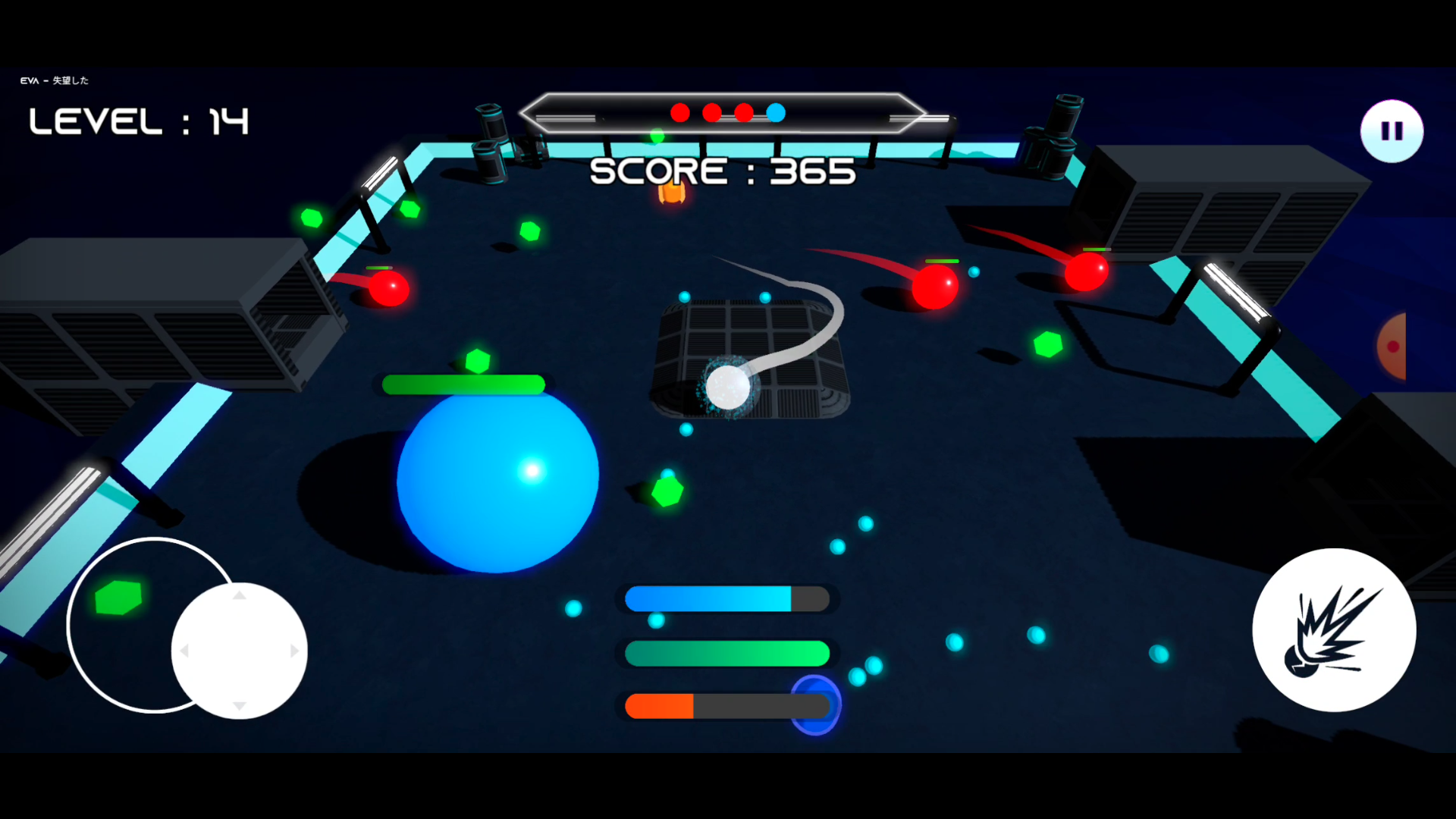Tap the first red dot on the enemy tracker
Screen dimensions: 1456x819
click(680, 112)
